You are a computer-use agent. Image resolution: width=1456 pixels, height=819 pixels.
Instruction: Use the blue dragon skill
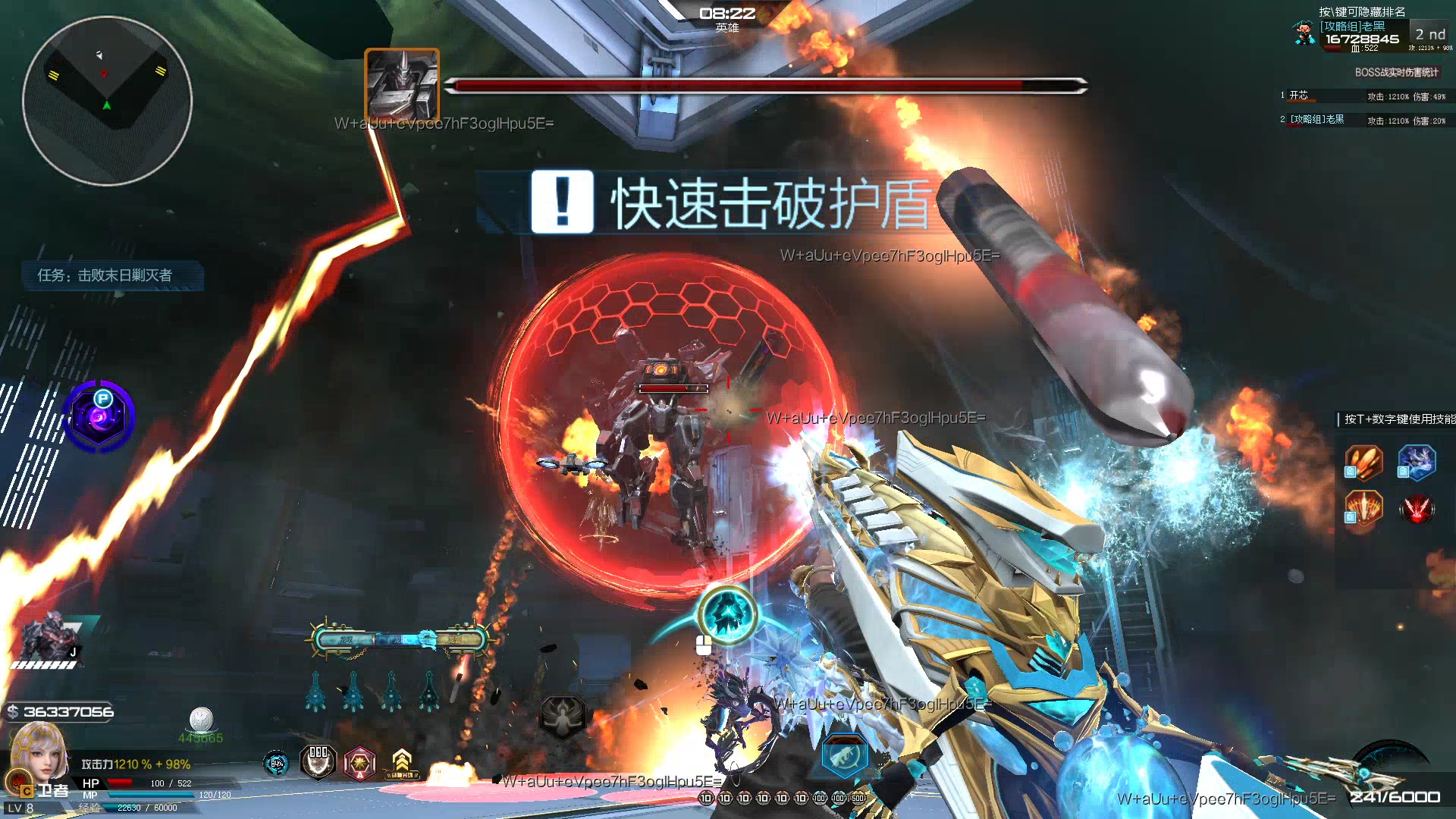tap(1417, 463)
